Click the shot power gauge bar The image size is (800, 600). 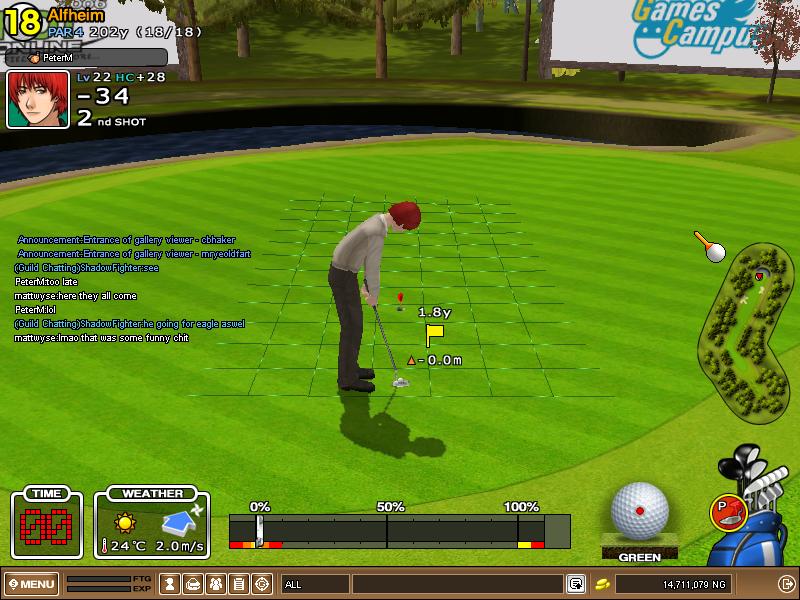click(x=399, y=530)
